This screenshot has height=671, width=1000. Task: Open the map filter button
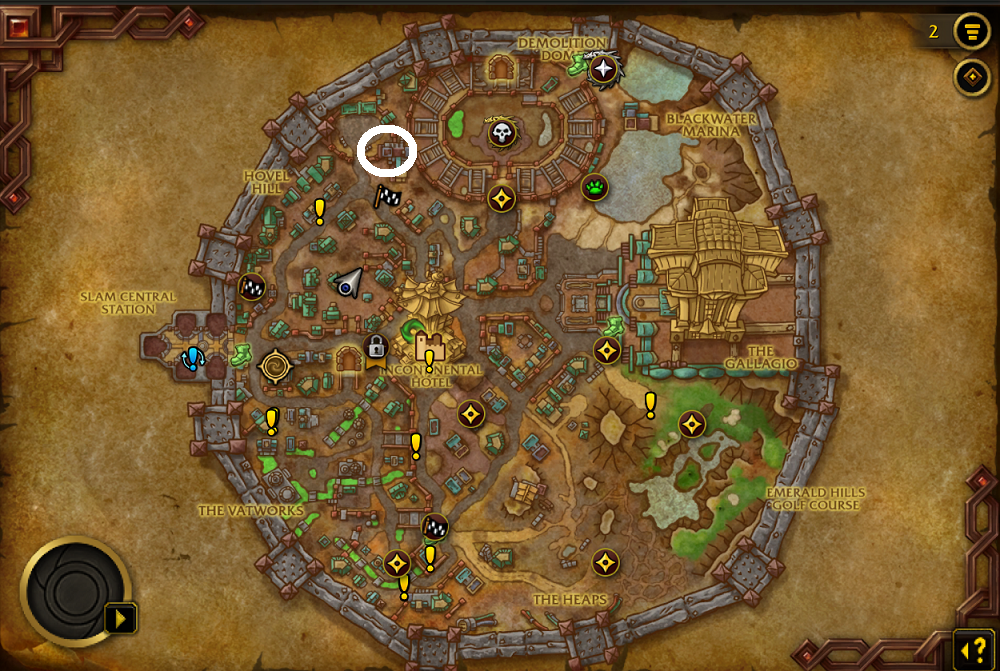click(969, 31)
